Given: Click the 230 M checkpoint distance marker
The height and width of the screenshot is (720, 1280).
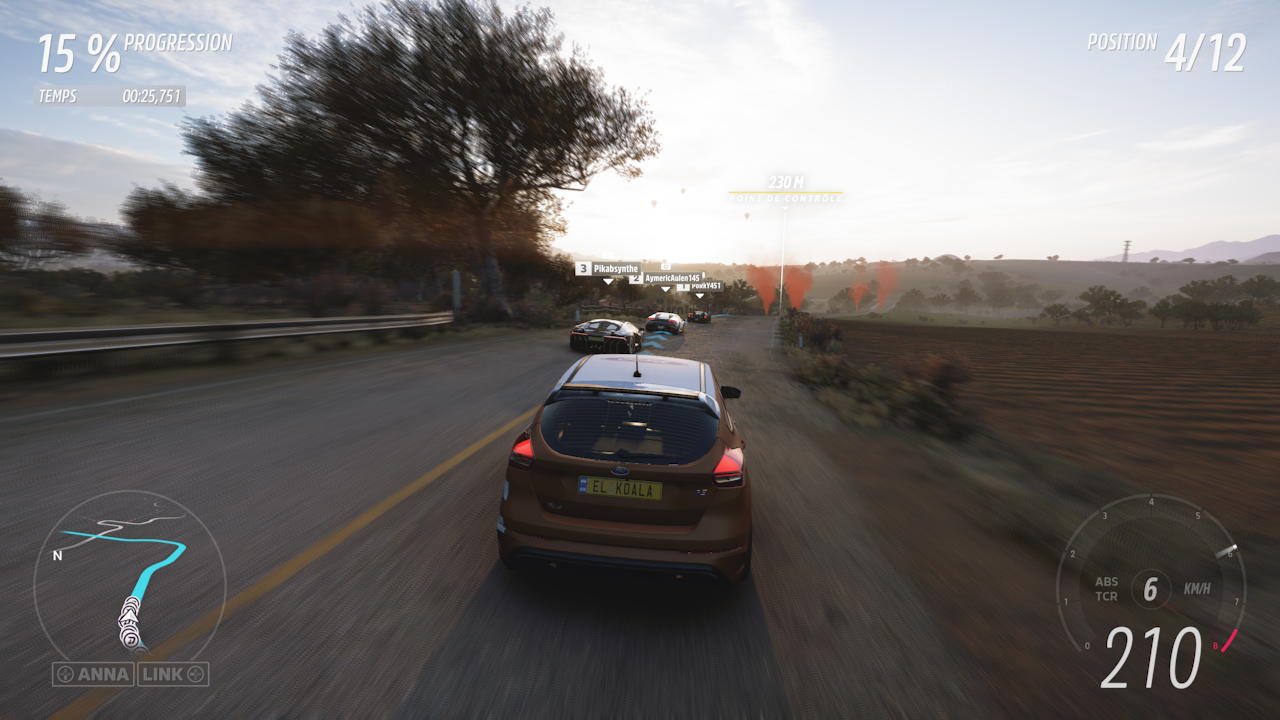Looking at the screenshot, I should (786, 182).
